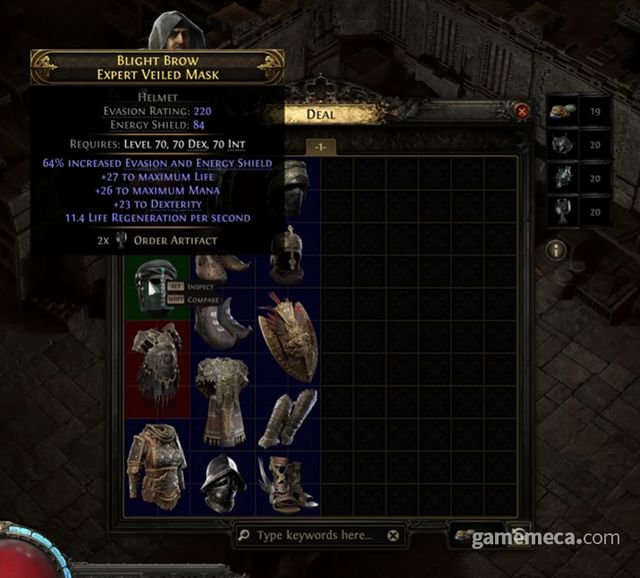640x578 pixels.
Task: Pick the feathered sandals item
Action: click(x=287, y=483)
